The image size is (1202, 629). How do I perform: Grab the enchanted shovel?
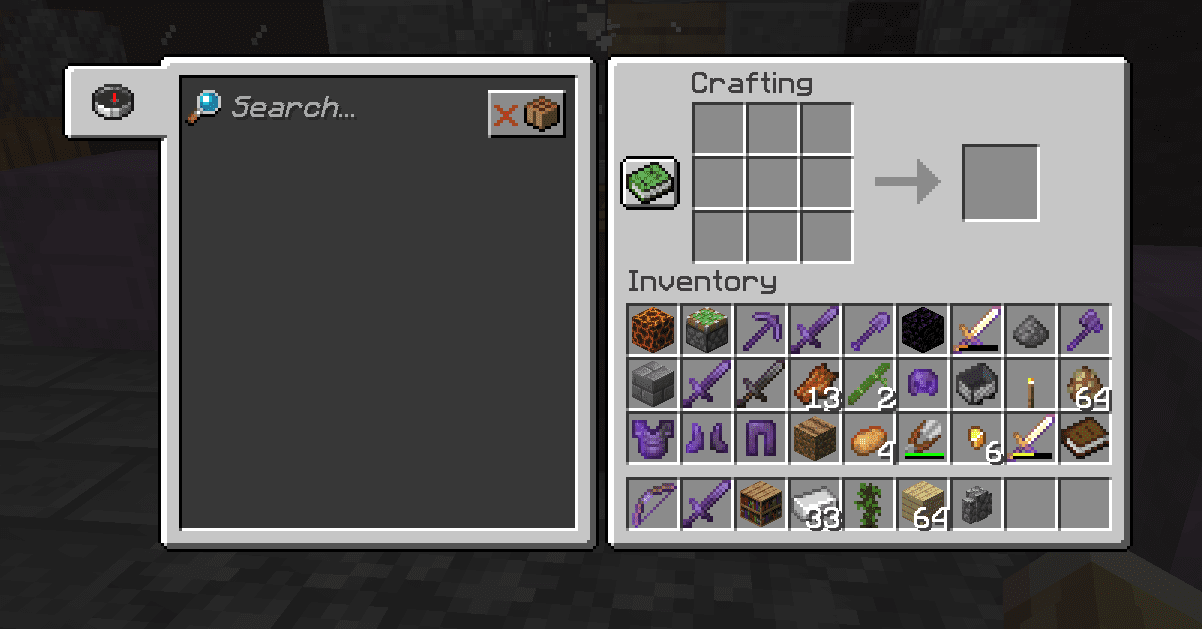pos(869,330)
